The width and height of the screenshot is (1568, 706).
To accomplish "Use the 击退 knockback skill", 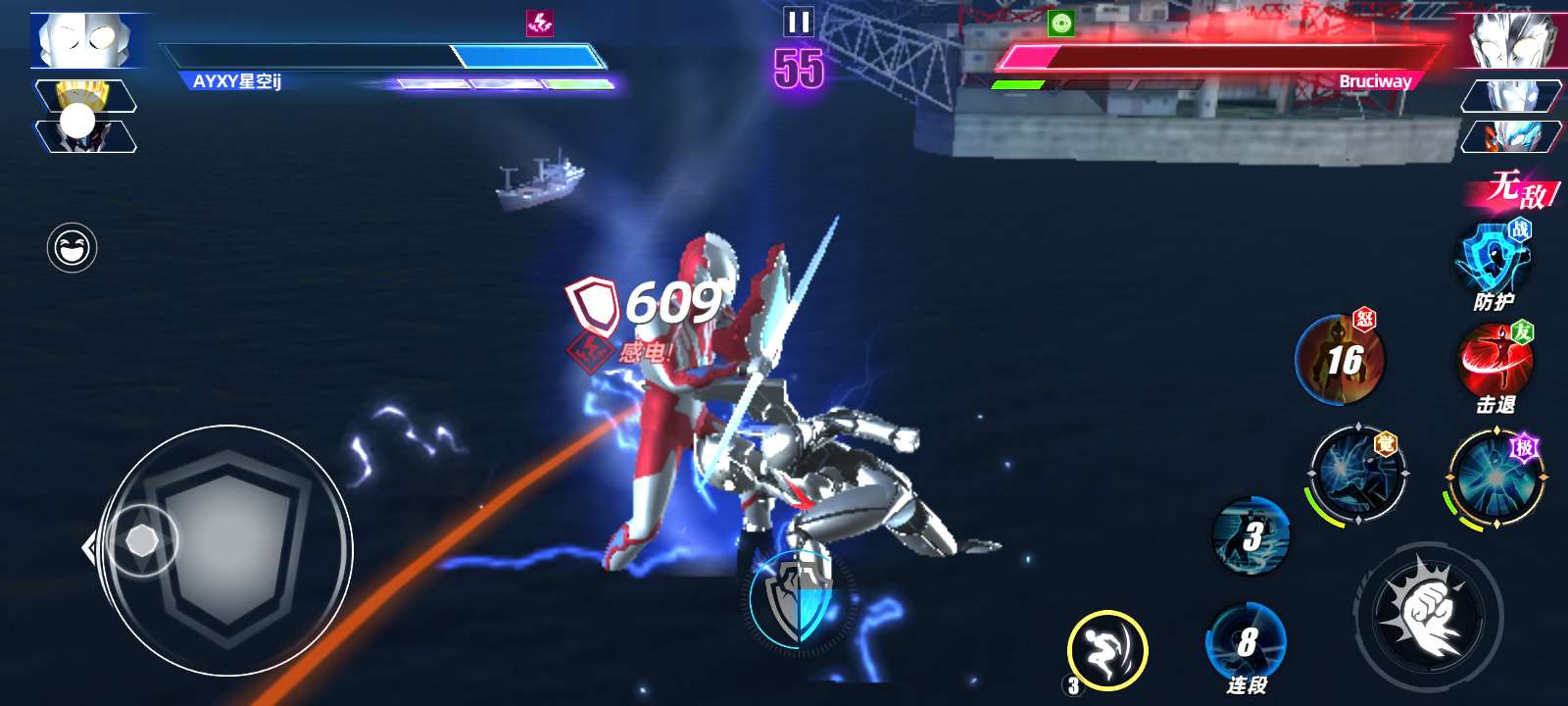I will click(1494, 361).
